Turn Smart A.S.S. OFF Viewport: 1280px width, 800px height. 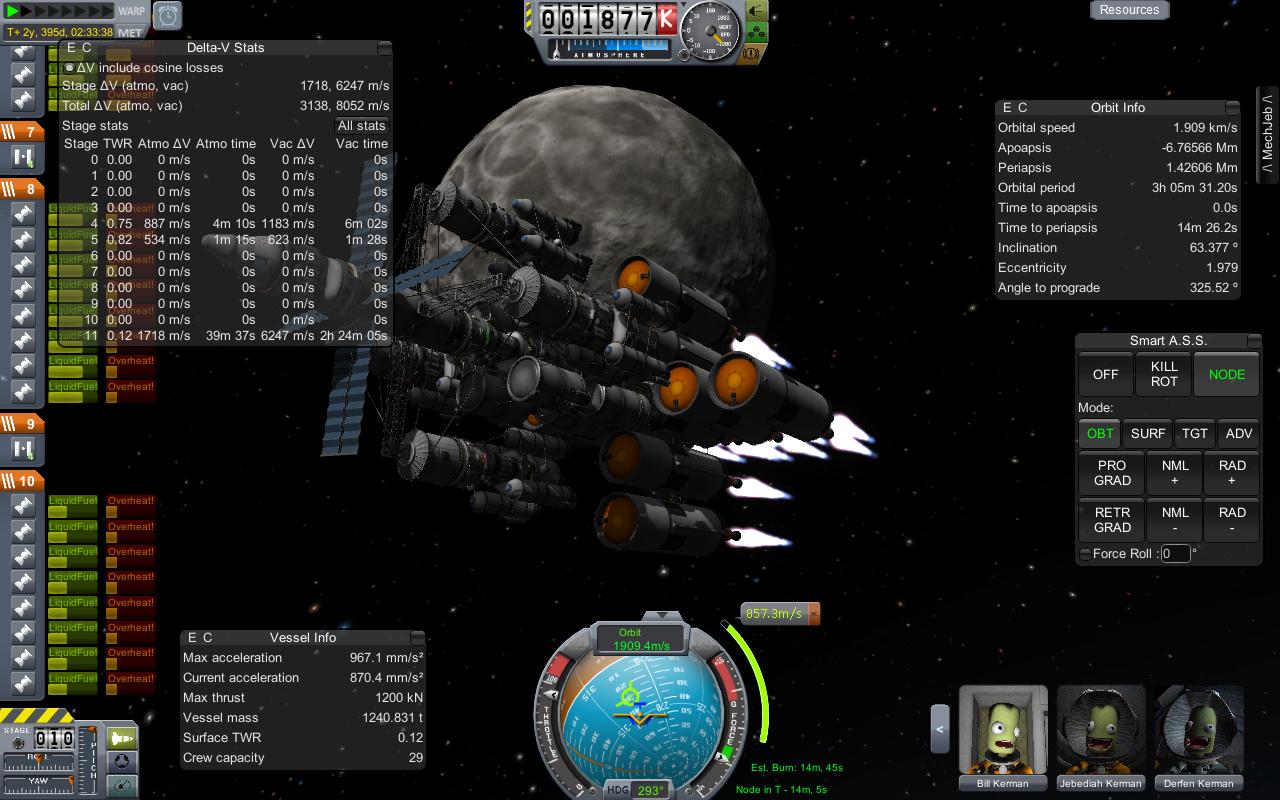(x=1105, y=374)
